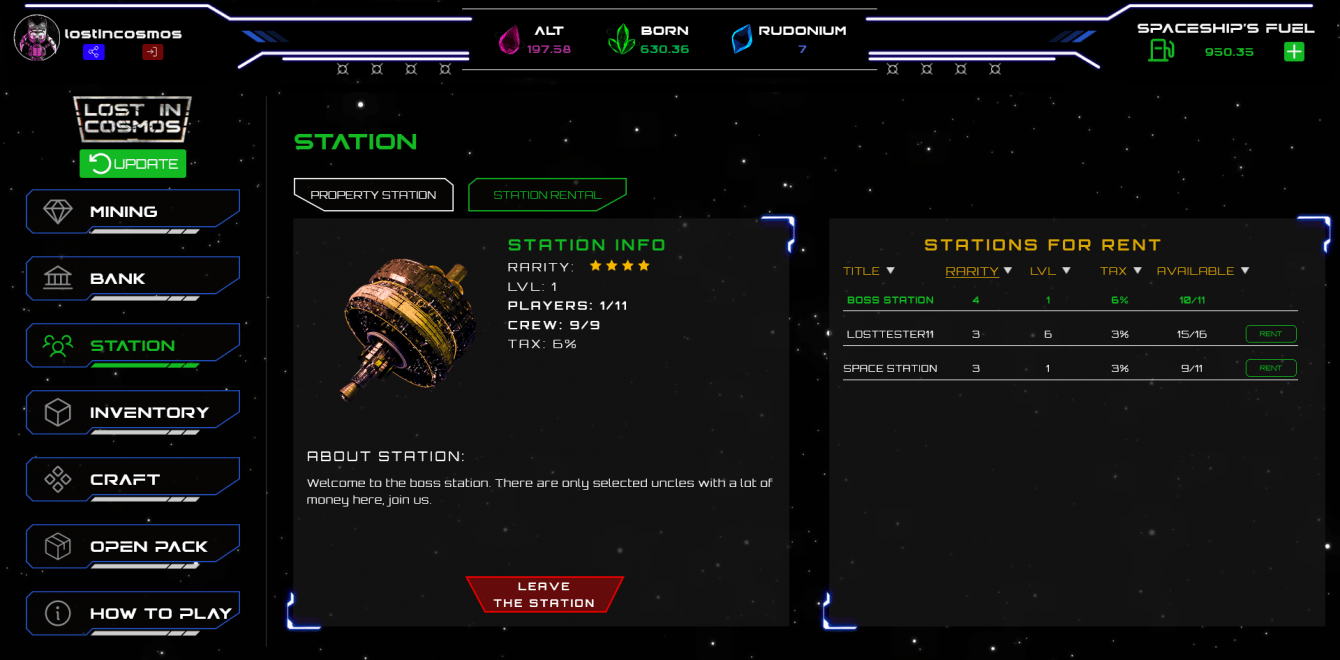1340x660 pixels.
Task: Switch to the Property Station tab
Action: [x=373, y=195]
